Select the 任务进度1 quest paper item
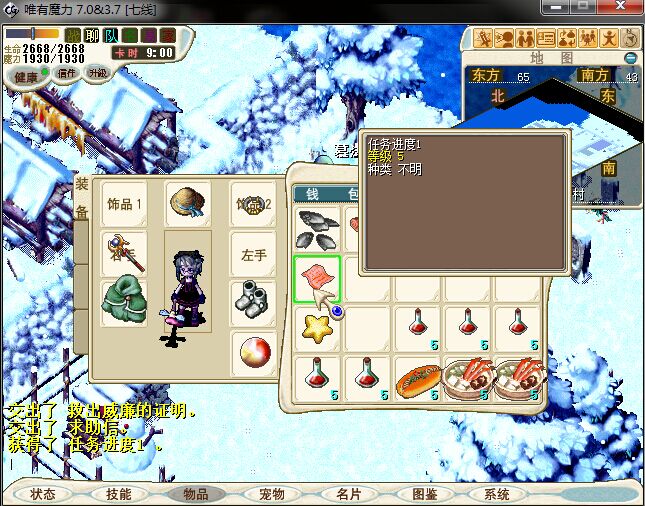The image size is (645, 506). pyautogui.click(x=317, y=278)
